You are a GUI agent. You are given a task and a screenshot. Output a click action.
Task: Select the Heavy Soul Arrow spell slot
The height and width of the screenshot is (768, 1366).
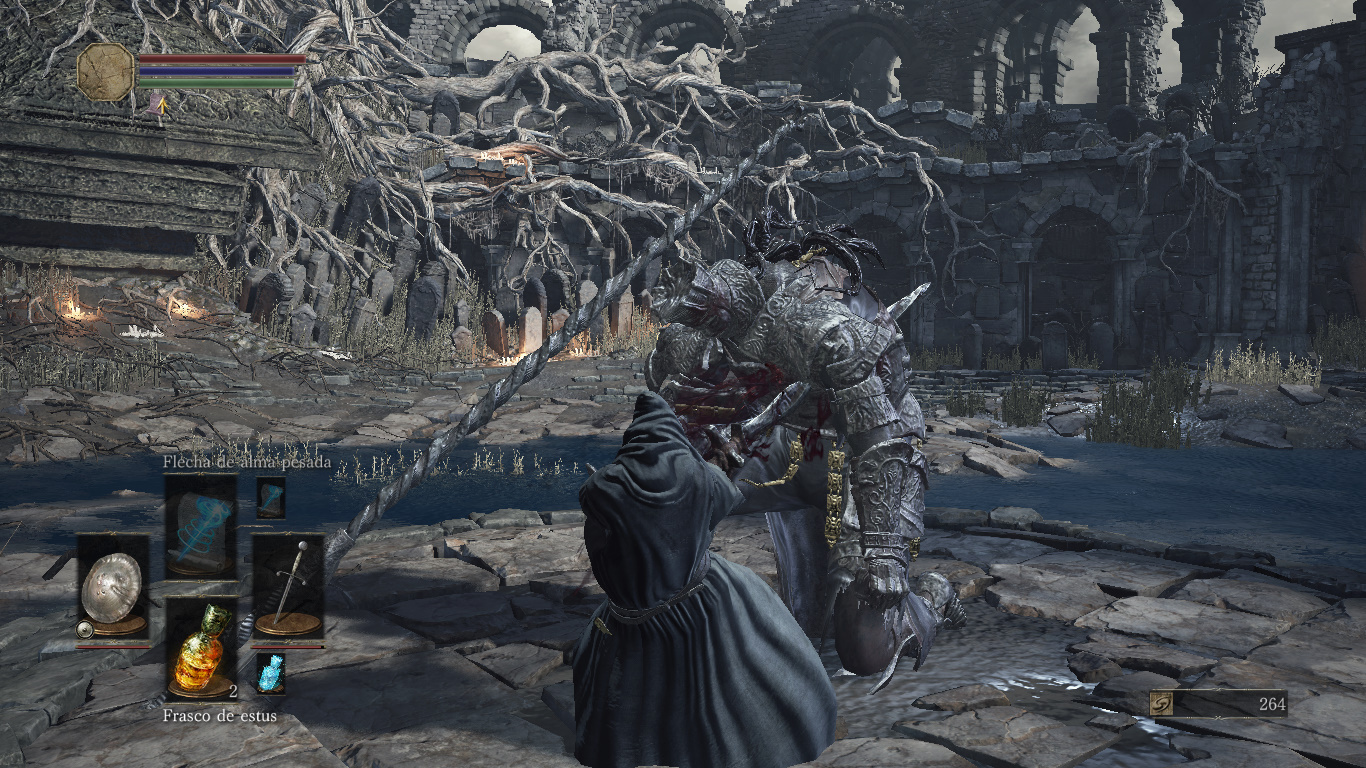pyautogui.click(x=201, y=525)
